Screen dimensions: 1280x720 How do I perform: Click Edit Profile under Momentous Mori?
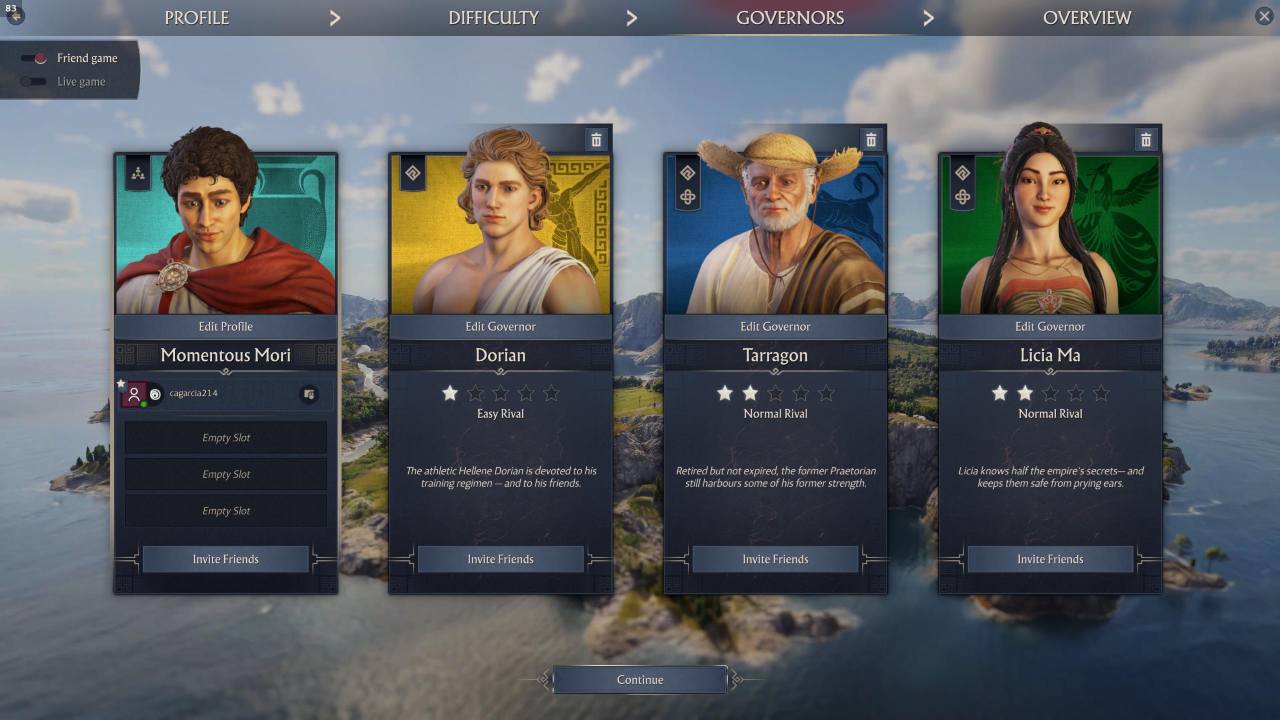click(225, 326)
